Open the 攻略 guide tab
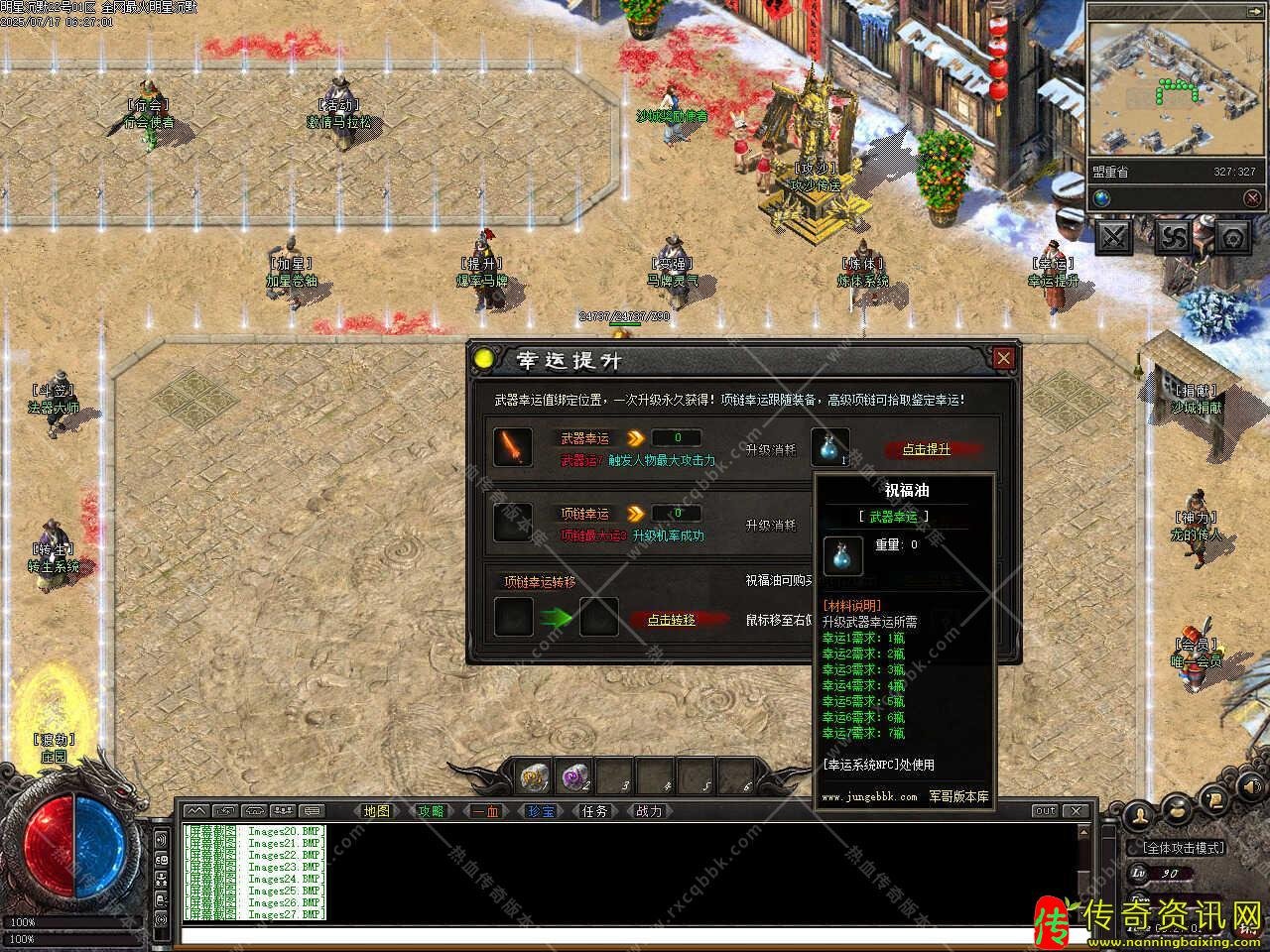The height and width of the screenshot is (952, 1270). coord(431,811)
